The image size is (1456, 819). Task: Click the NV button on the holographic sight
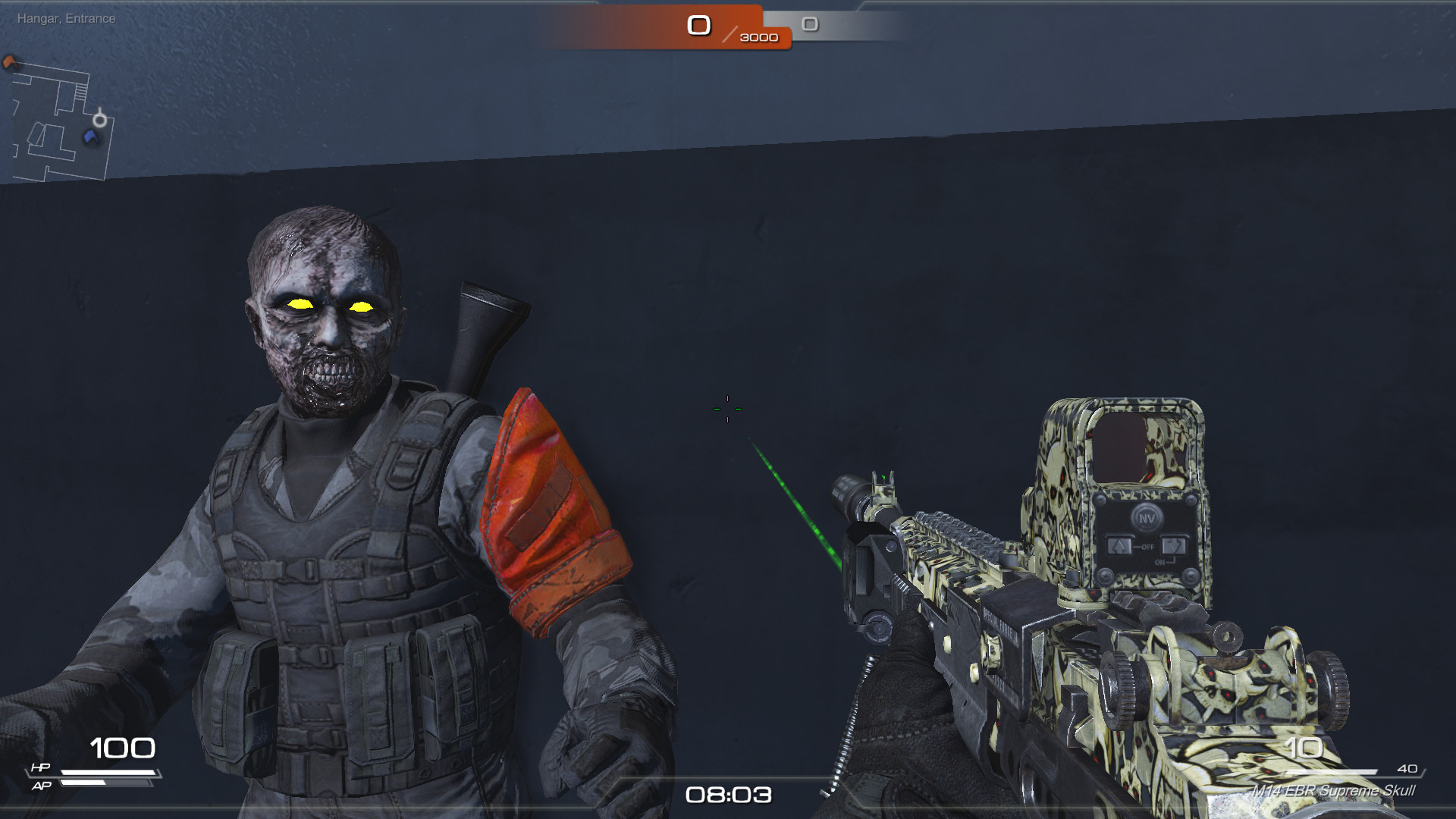coord(1147,518)
